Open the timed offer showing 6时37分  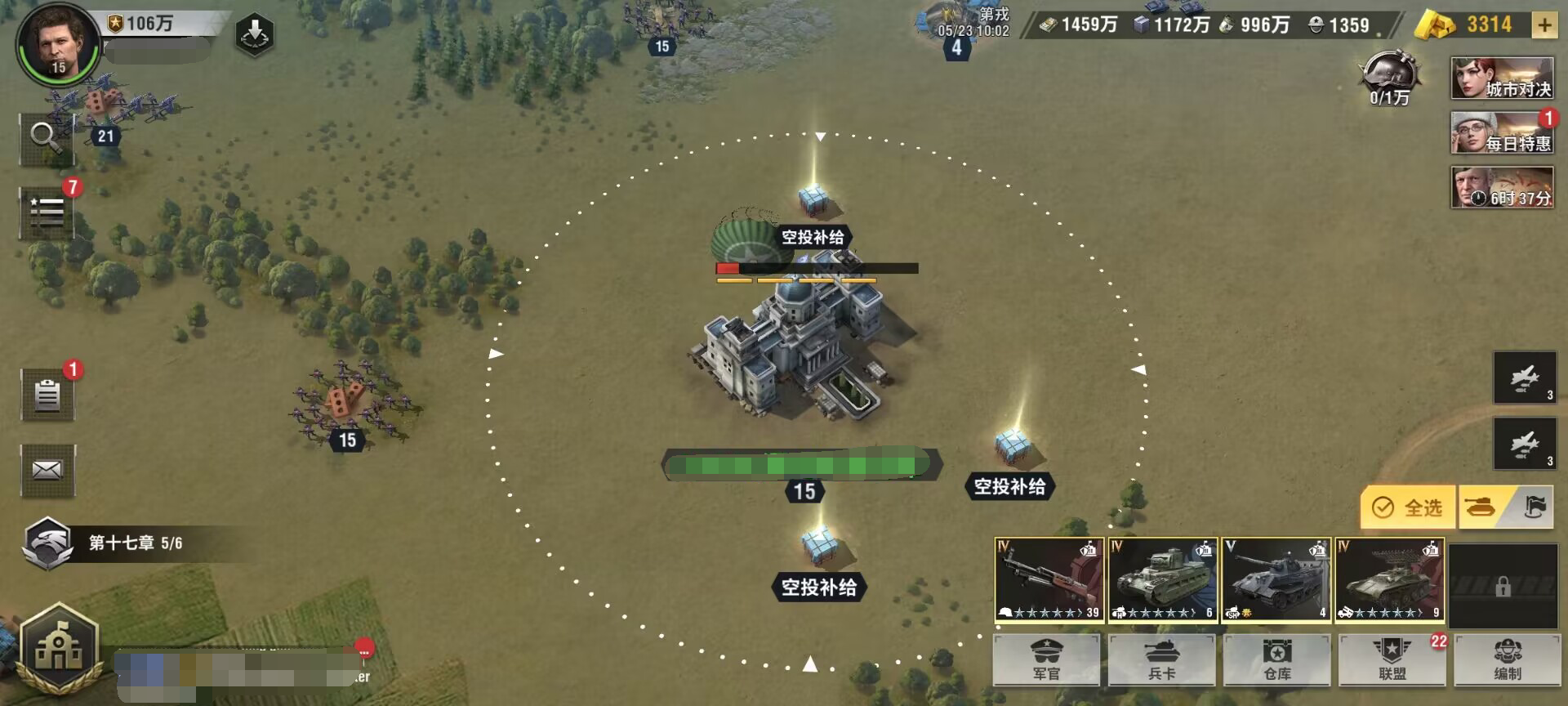coord(1502,188)
